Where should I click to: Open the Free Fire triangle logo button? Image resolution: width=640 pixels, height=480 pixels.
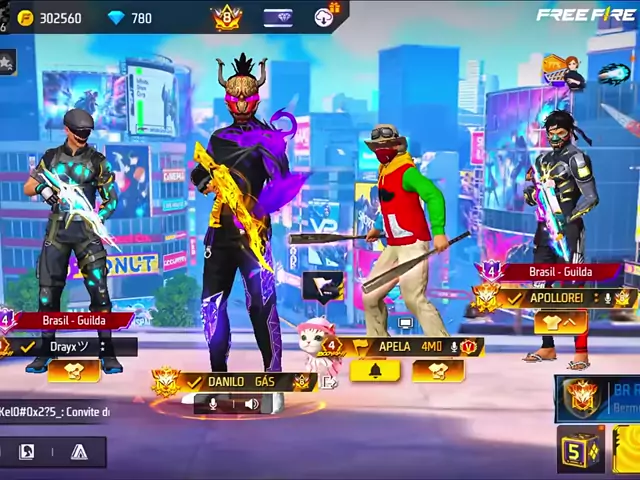click(x=79, y=452)
